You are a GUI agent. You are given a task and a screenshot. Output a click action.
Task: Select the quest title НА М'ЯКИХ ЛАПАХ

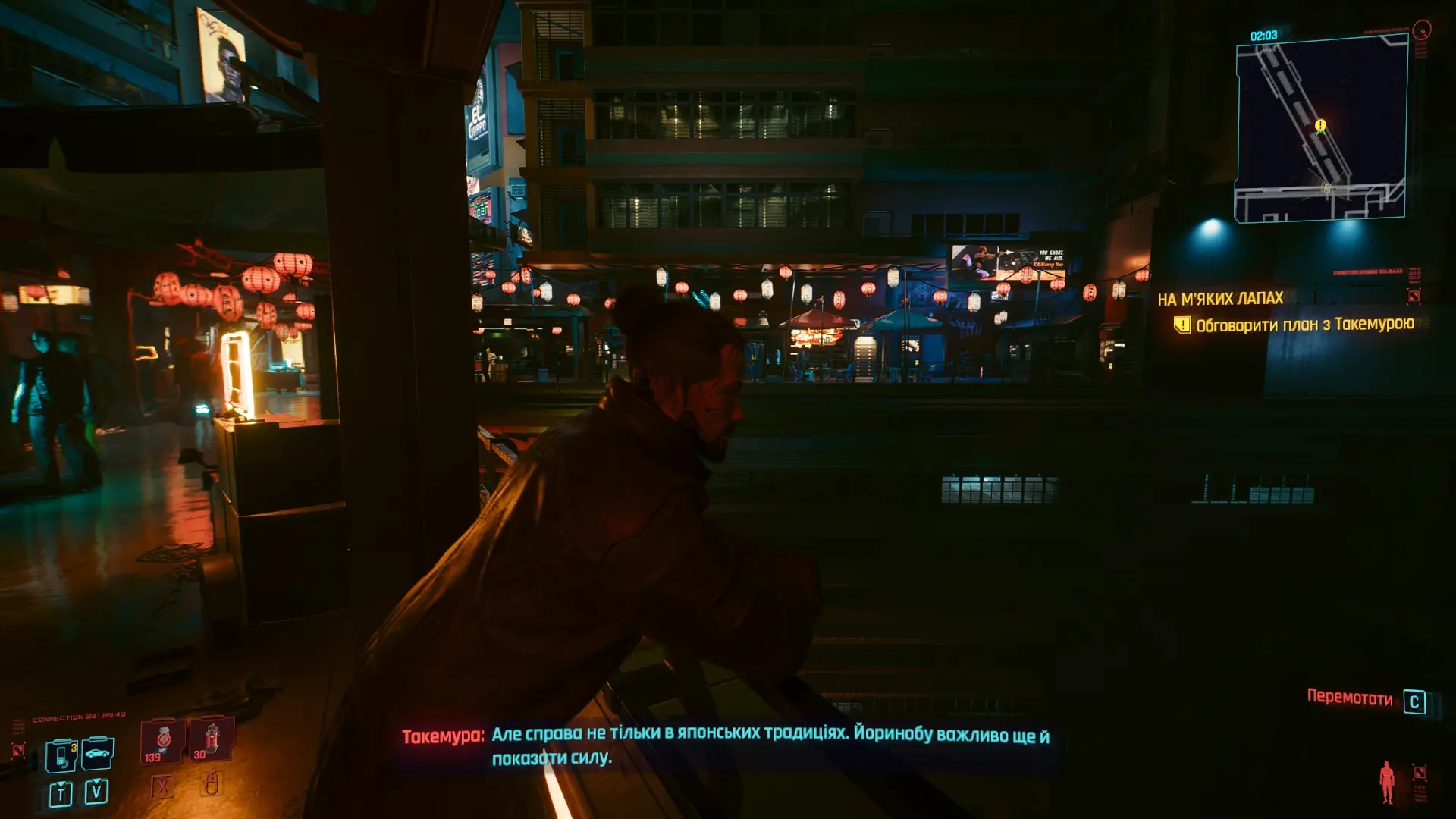(x=1220, y=299)
